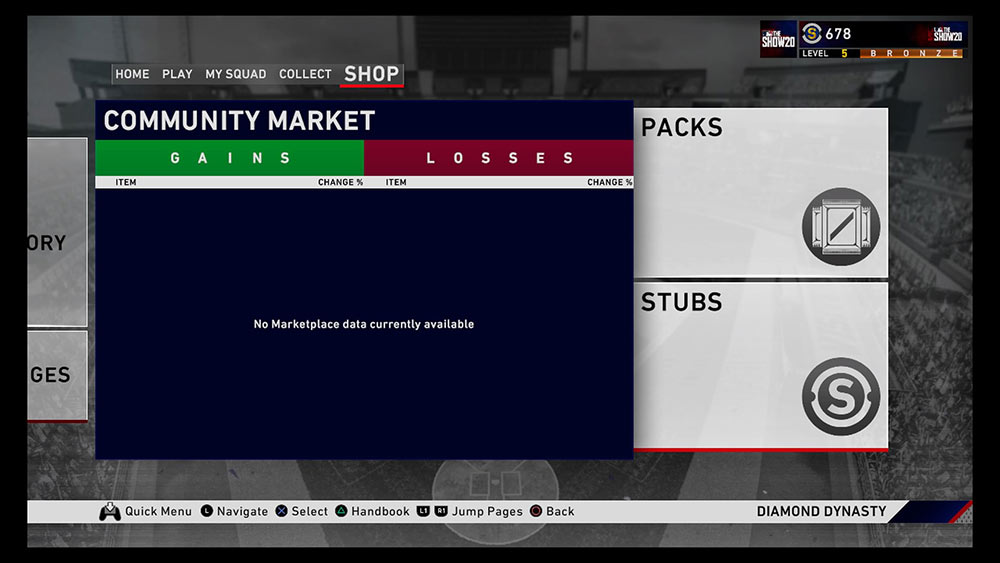Viewport: 1000px width, 563px height.
Task: Click the SHOP tab
Action: 371,74
